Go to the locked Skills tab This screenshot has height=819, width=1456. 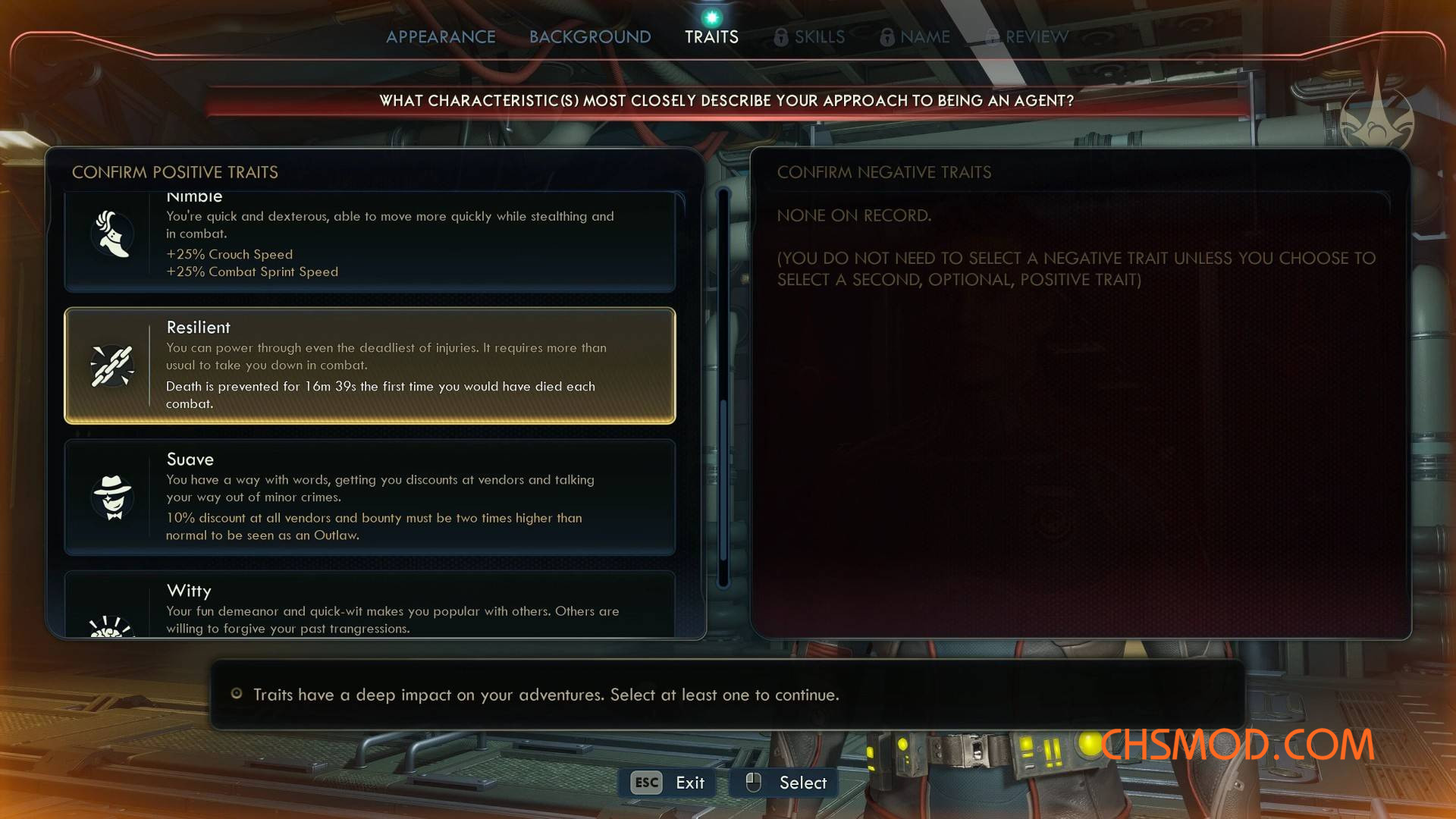[x=810, y=36]
